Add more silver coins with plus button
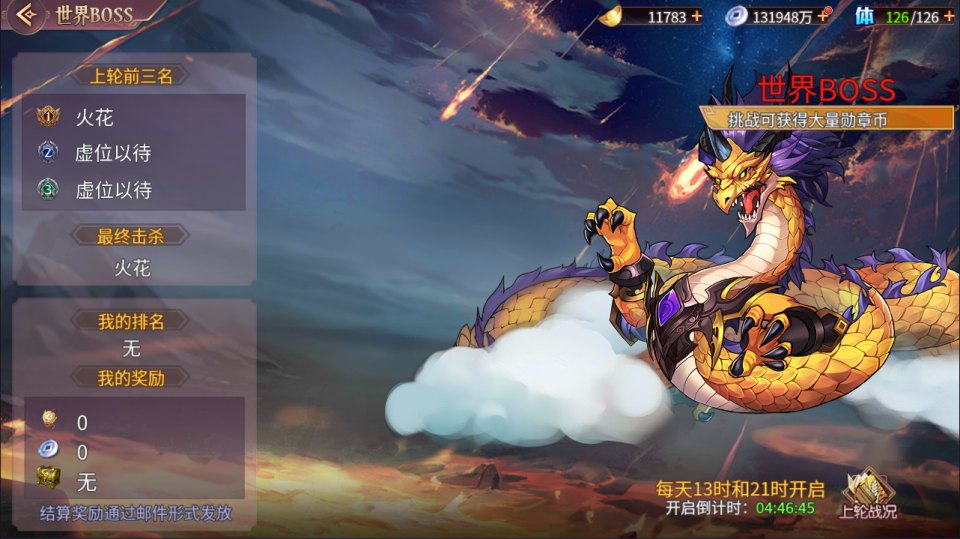The image size is (960, 539). pyautogui.click(x=823, y=16)
